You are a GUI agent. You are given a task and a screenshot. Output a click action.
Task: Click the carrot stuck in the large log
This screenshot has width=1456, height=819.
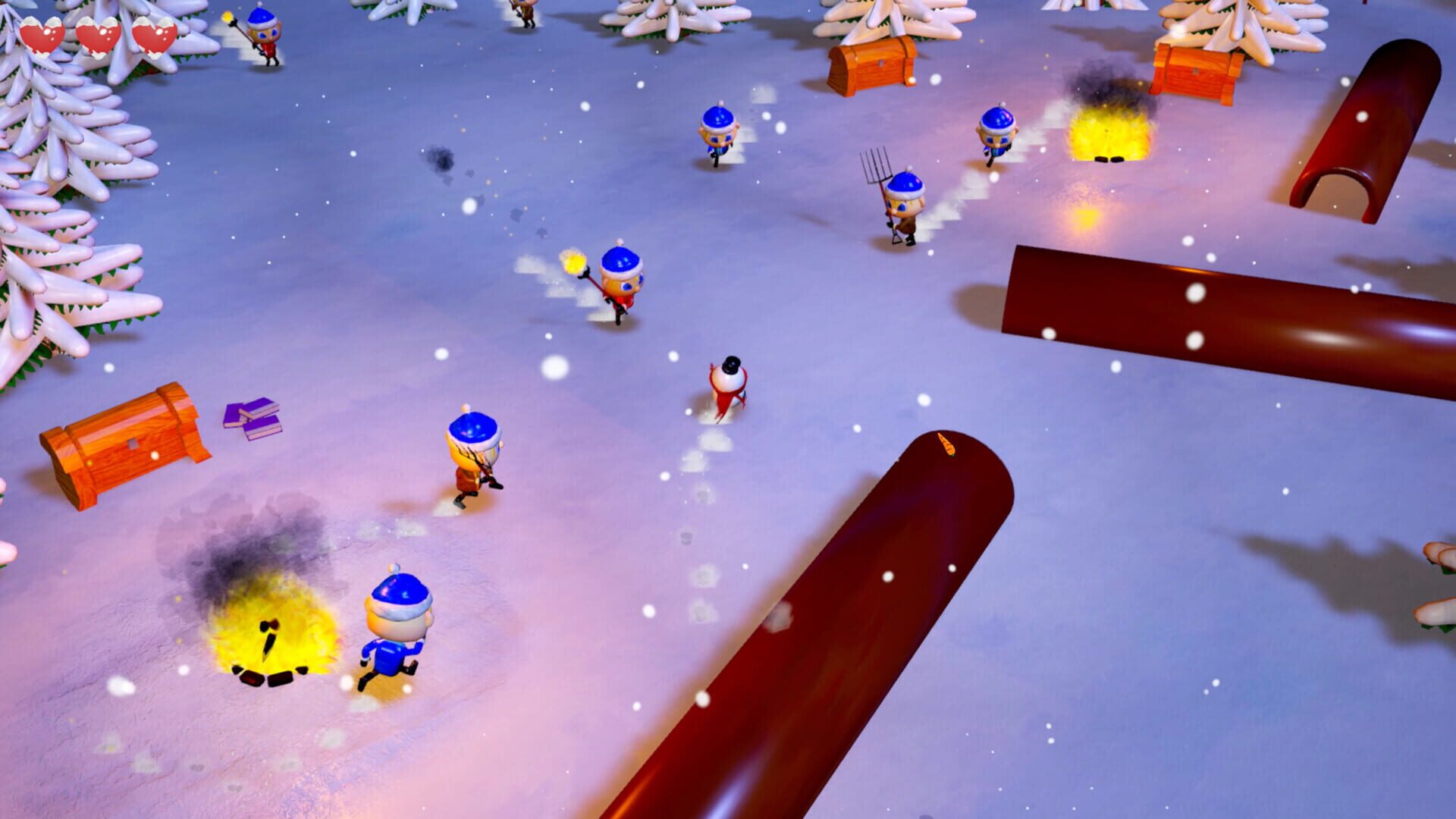click(x=946, y=446)
